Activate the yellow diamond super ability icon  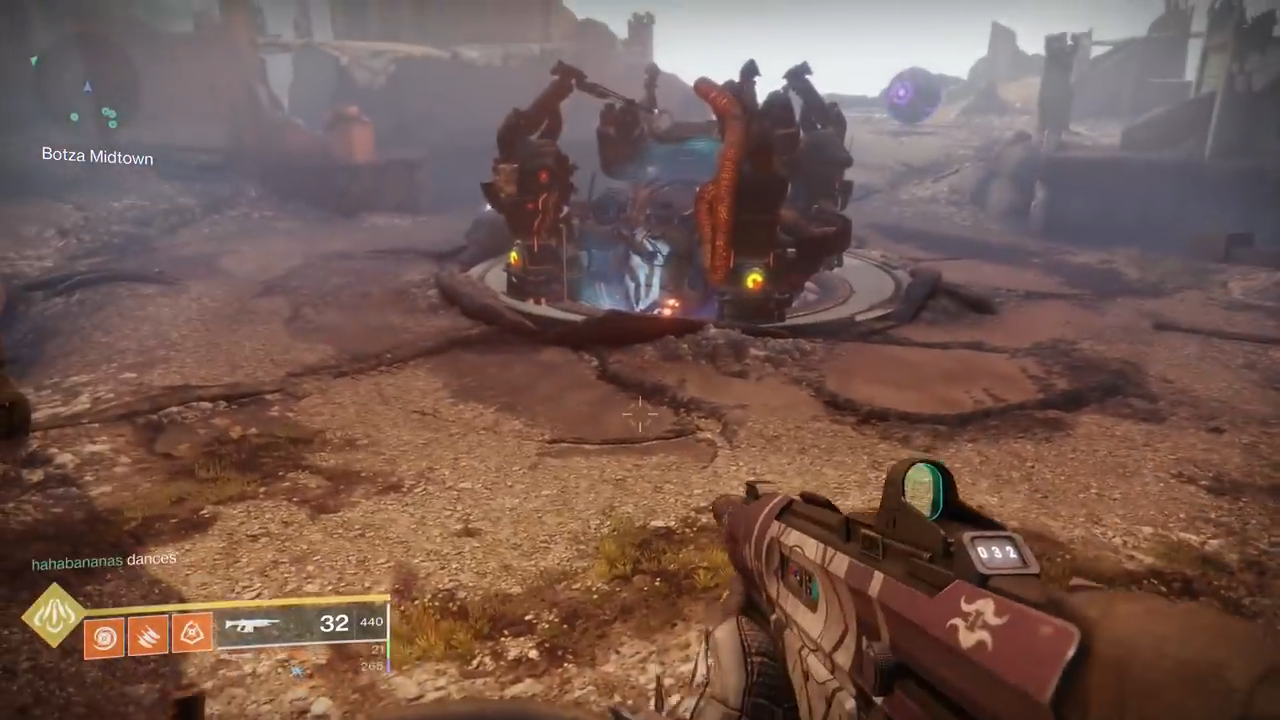click(53, 613)
